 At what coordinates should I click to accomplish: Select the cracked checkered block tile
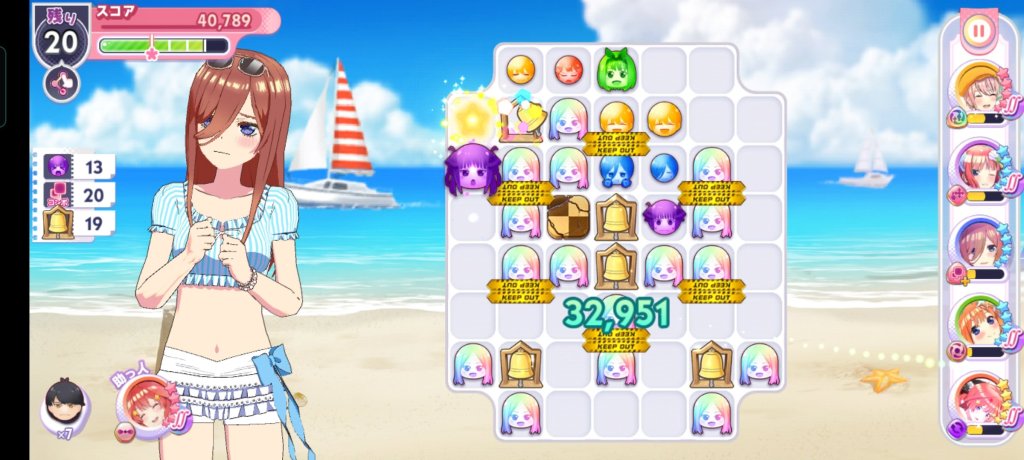click(x=569, y=217)
